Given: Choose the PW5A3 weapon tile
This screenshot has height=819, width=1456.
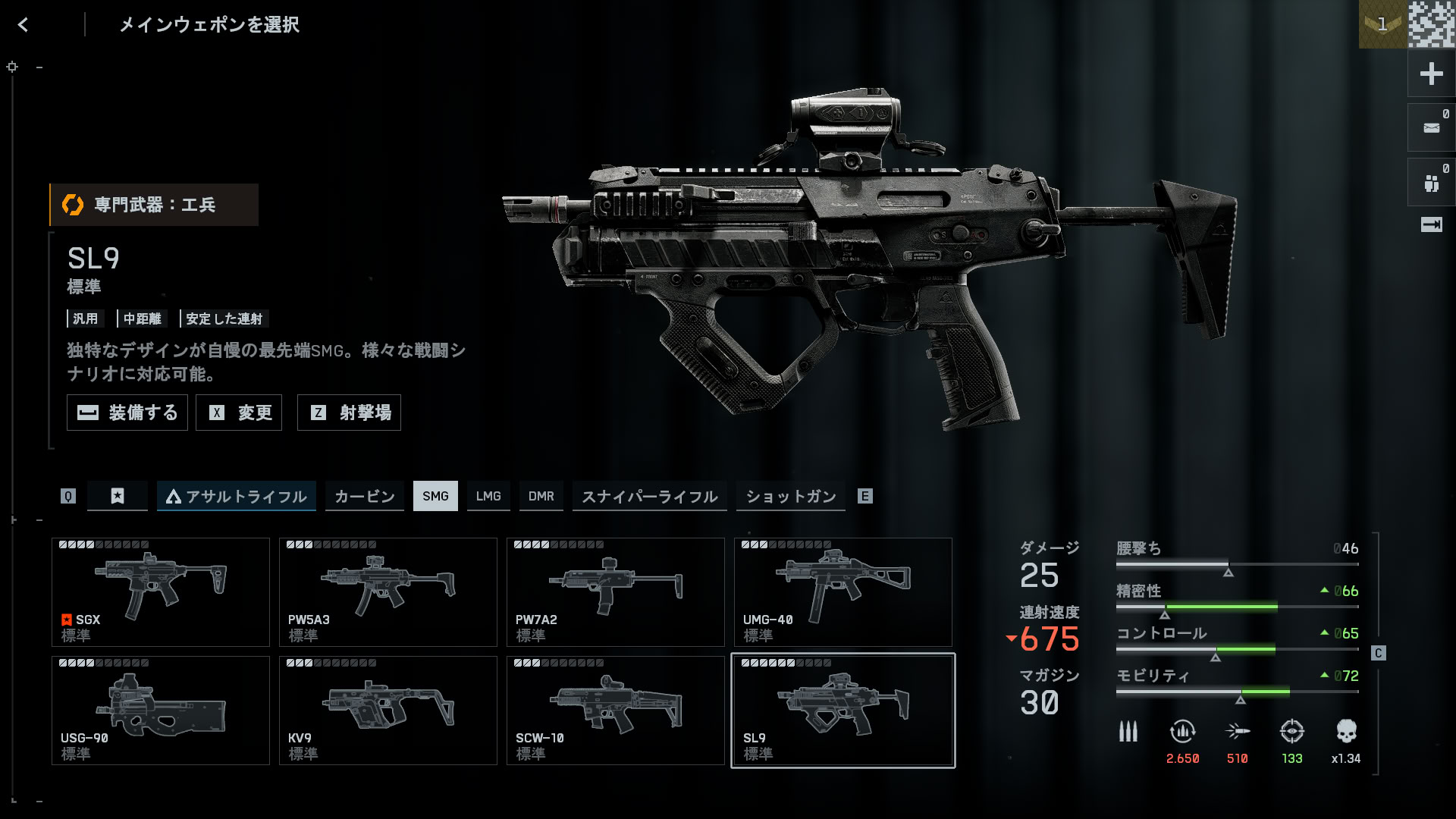Looking at the screenshot, I should click(388, 592).
